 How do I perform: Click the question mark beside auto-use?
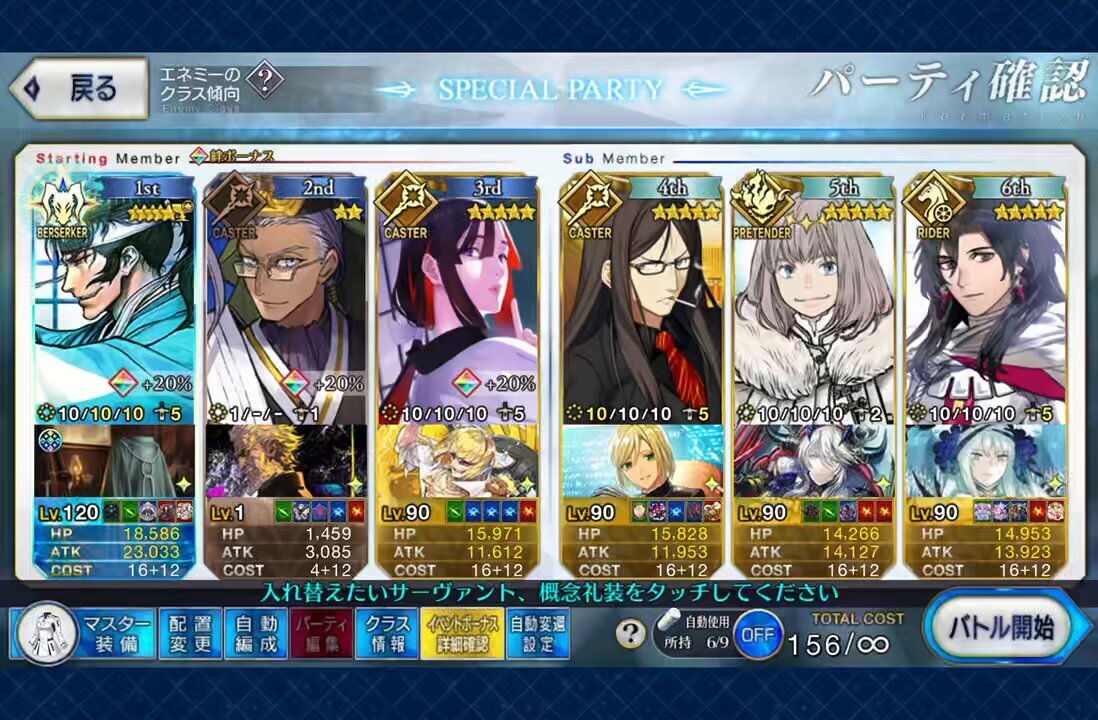coord(629,634)
